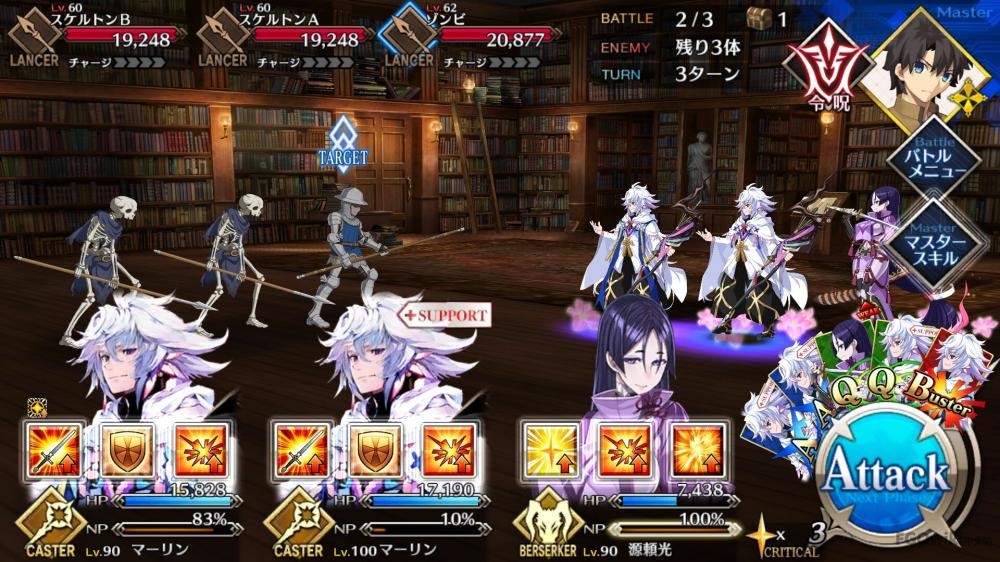Activate Lv.90 Merlin's sword attack-up skill

[x=50, y=448]
